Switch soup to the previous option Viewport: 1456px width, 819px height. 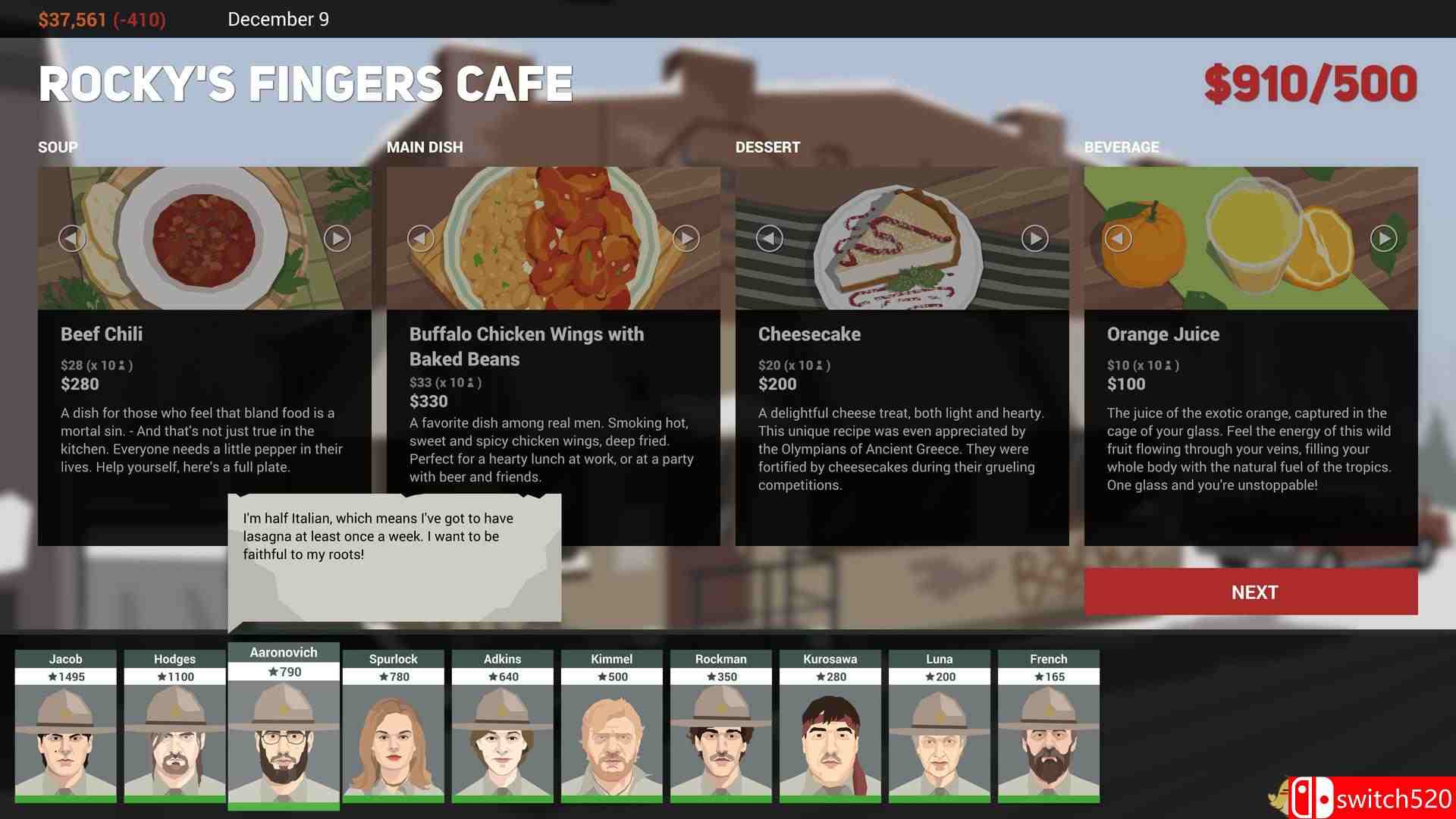click(x=72, y=239)
